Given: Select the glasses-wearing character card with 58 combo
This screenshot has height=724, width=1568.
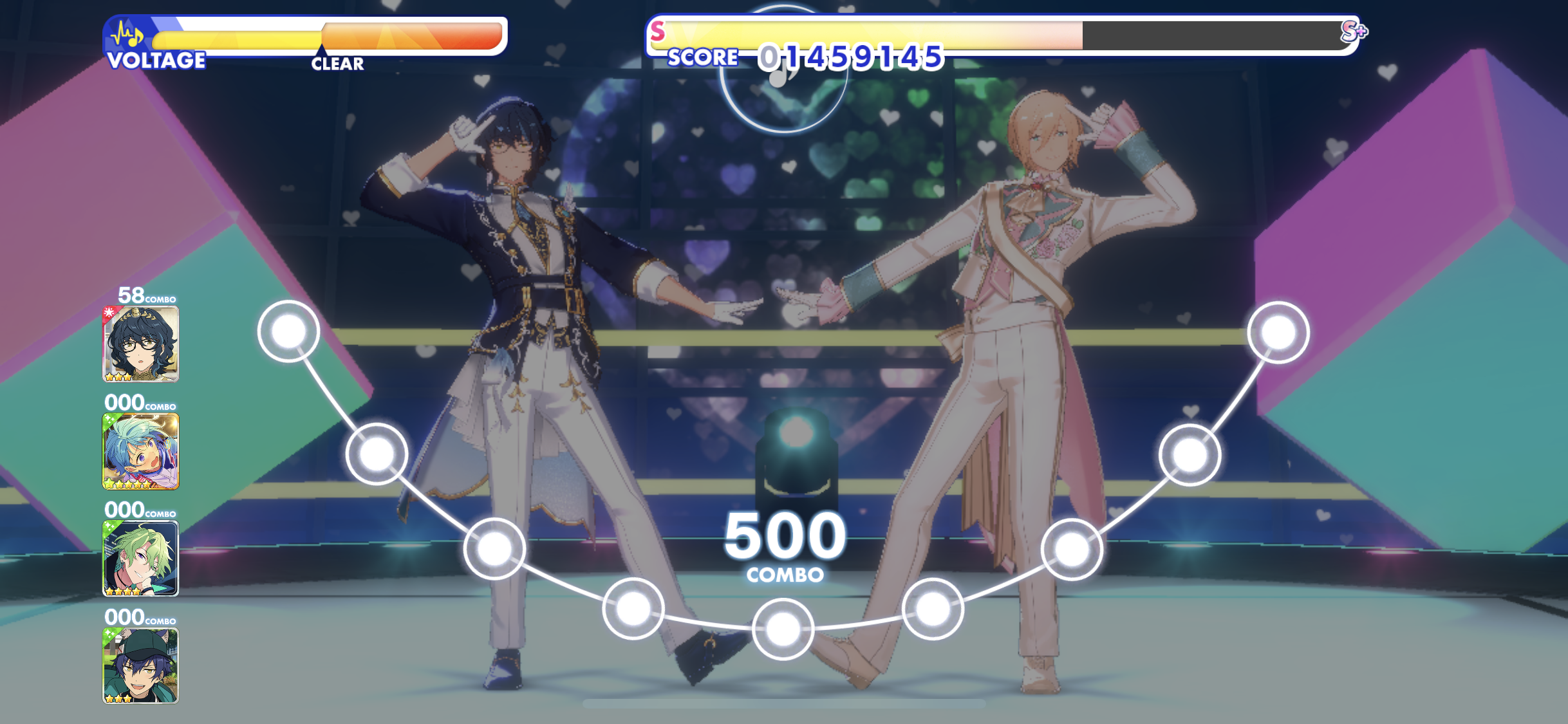Looking at the screenshot, I should click(140, 344).
